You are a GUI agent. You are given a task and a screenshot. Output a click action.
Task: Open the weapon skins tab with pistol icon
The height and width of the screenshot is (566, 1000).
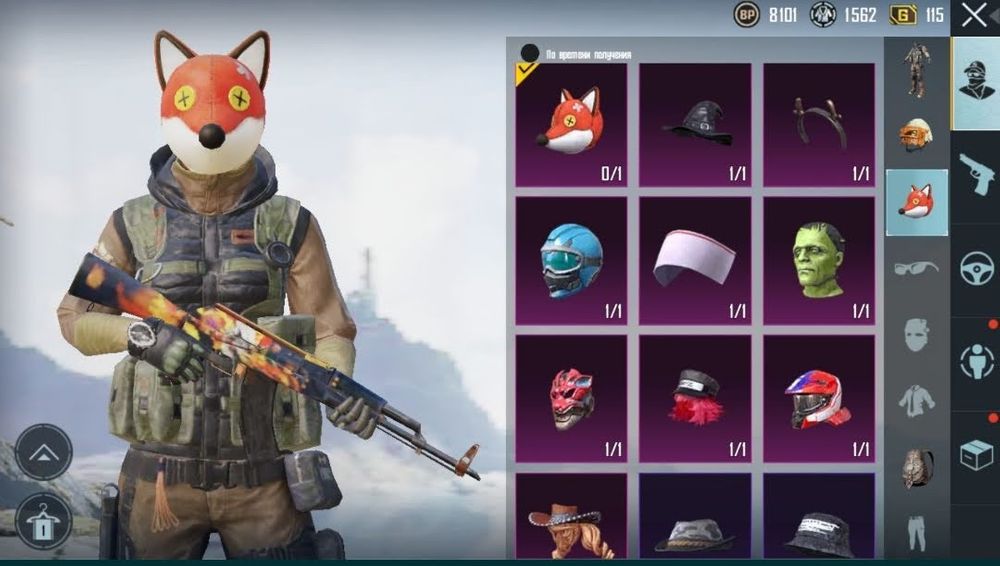point(975,177)
